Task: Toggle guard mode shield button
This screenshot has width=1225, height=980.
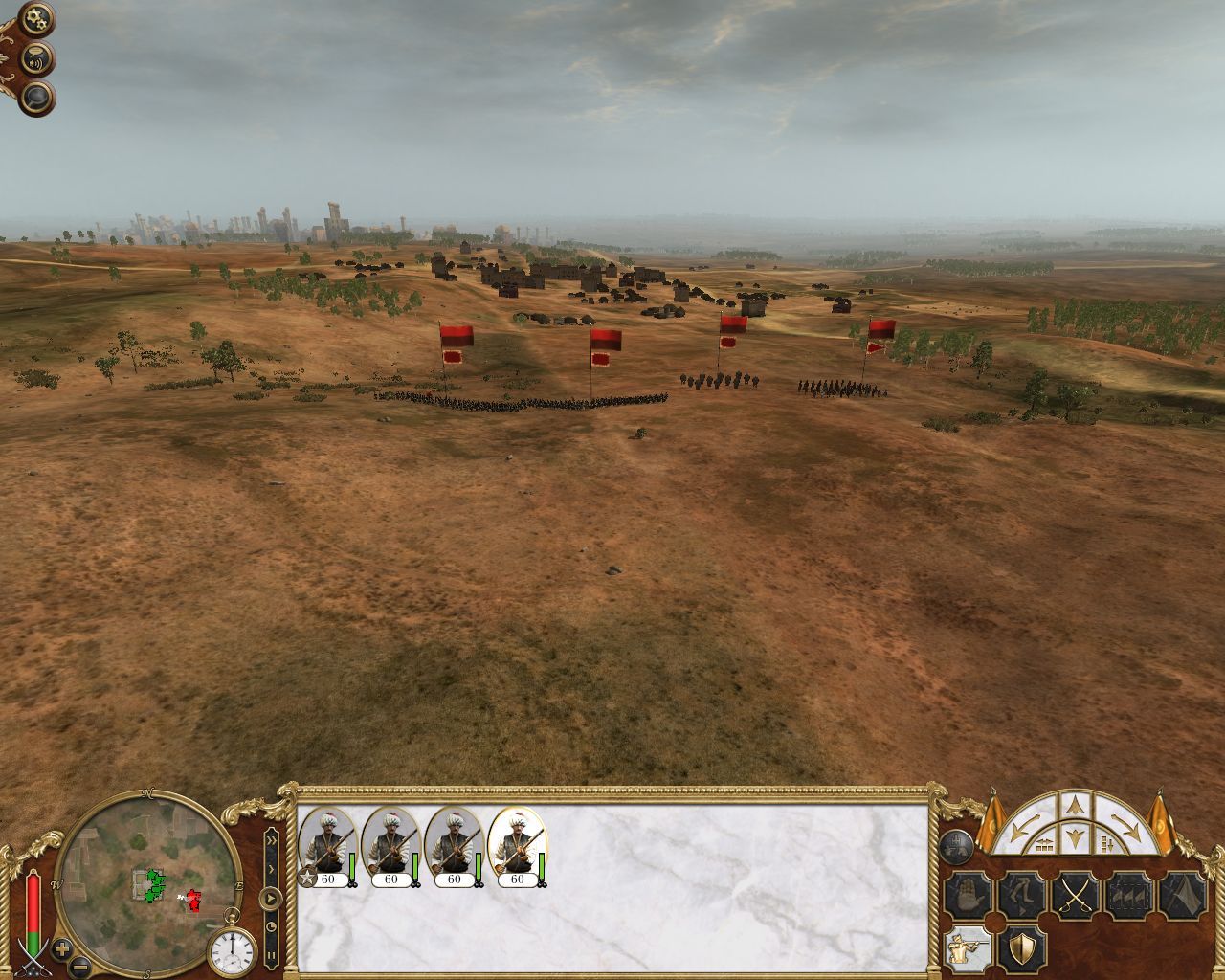Action: click(x=1020, y=948)
